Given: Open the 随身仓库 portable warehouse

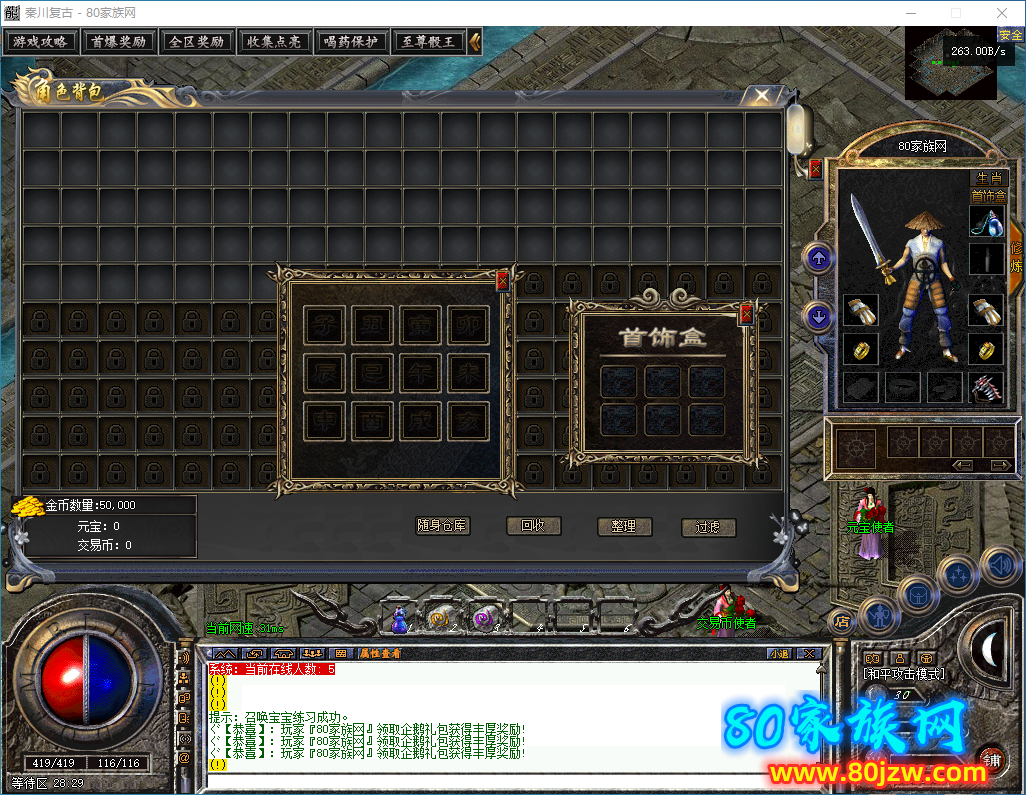Looking at the screenshot, I should pos(442,526).
